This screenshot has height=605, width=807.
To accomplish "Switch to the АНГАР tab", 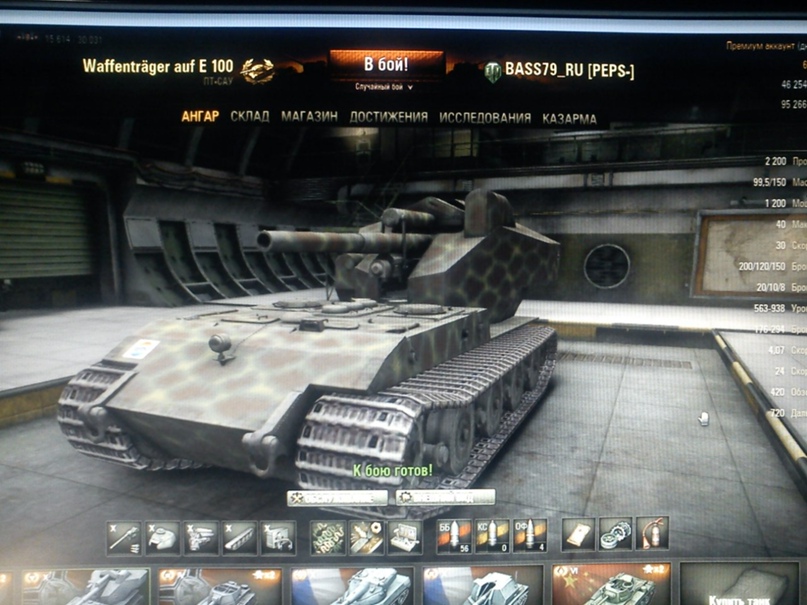I will [x=200, y=117].
